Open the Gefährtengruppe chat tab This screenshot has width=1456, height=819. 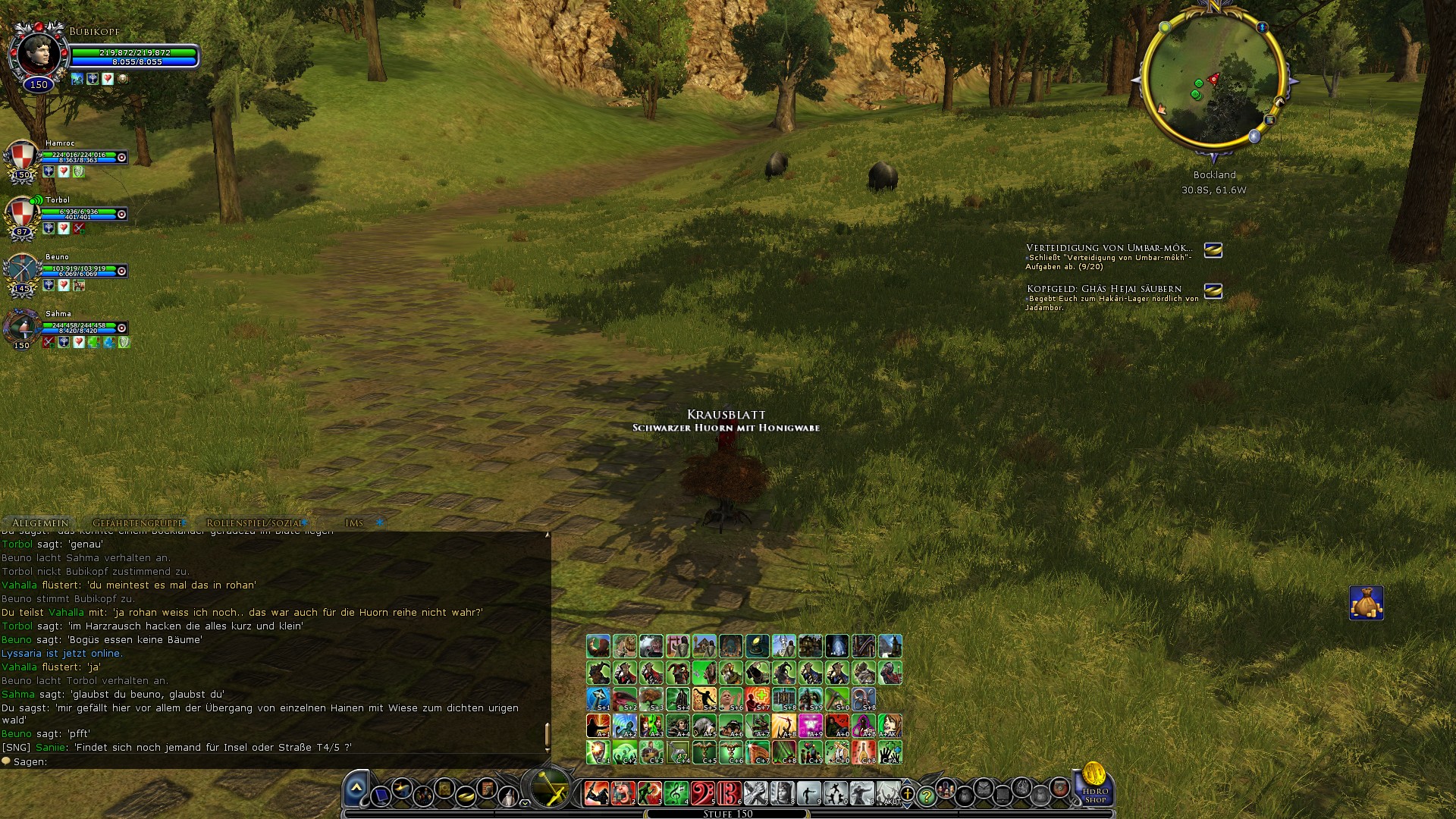136,522
